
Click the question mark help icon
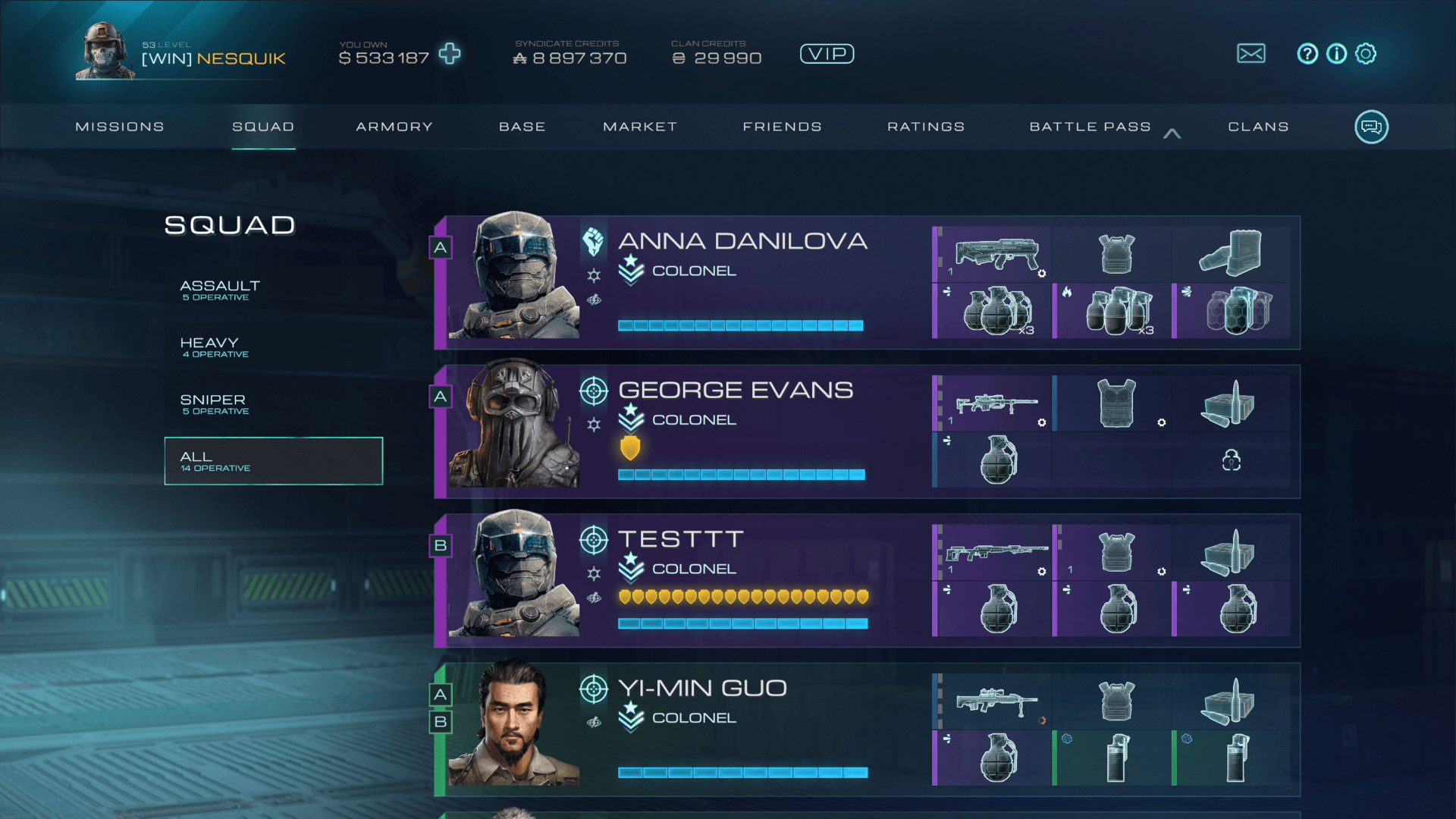coord(1307,54)
